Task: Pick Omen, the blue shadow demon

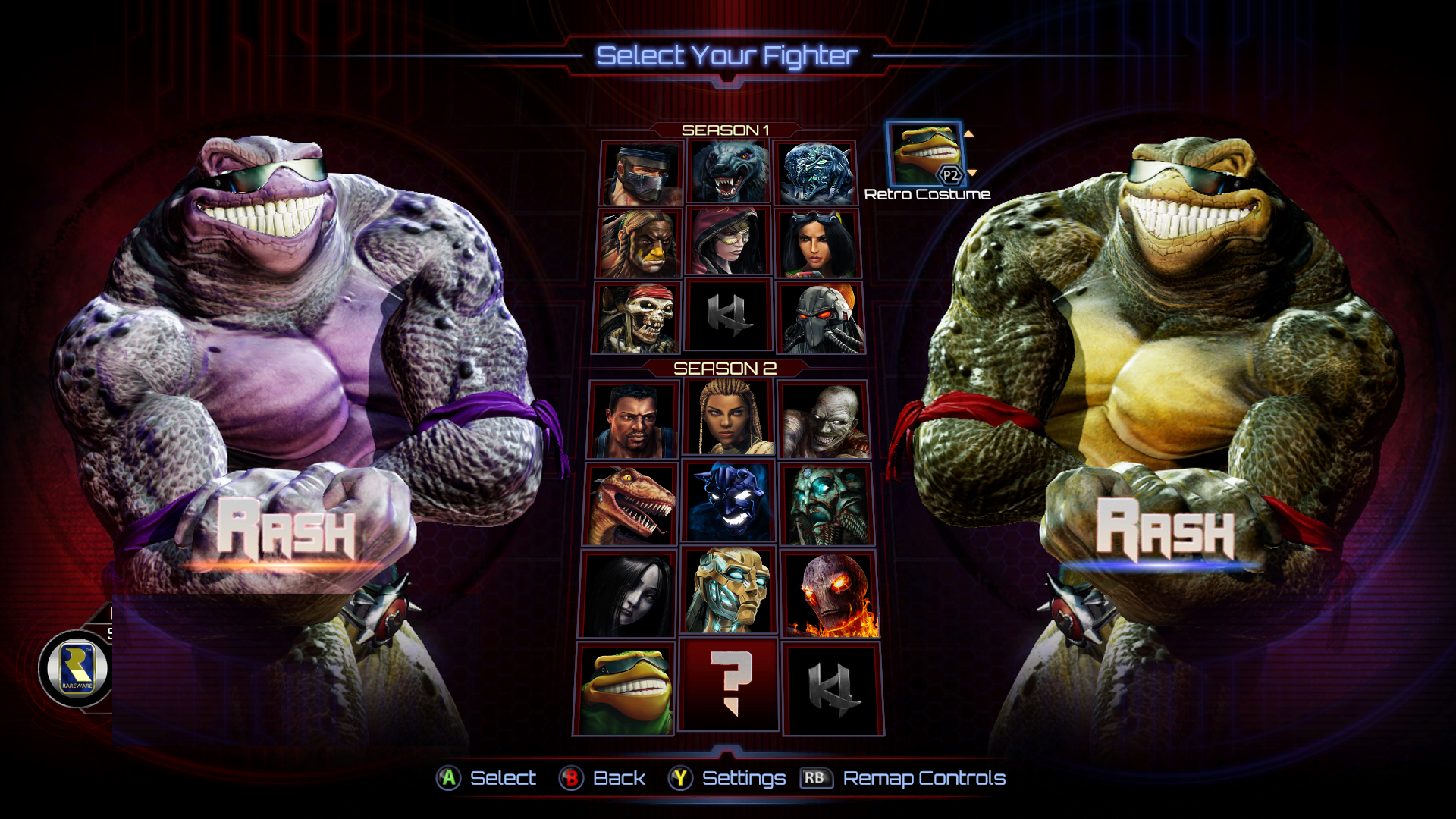Action: point(729,504)
